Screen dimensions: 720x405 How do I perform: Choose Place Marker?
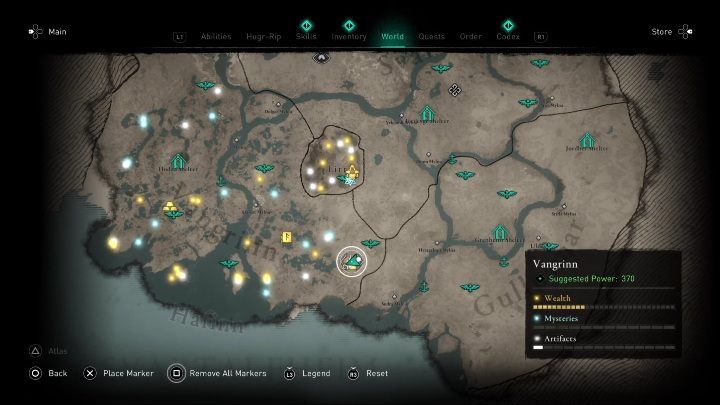pyautogui.click(x=118, y=373)
